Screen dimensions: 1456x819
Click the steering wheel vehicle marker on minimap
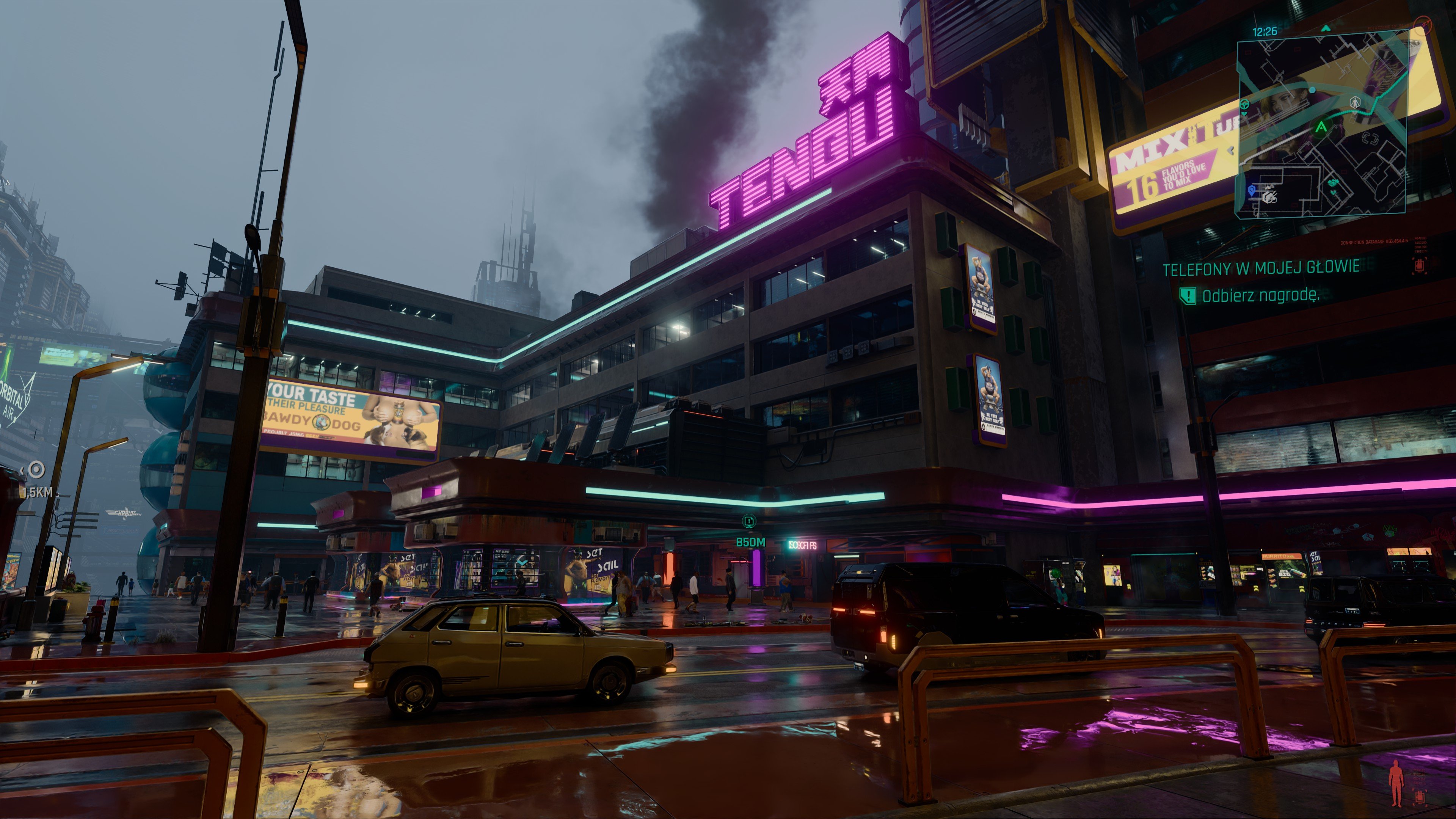(1244, 105)
